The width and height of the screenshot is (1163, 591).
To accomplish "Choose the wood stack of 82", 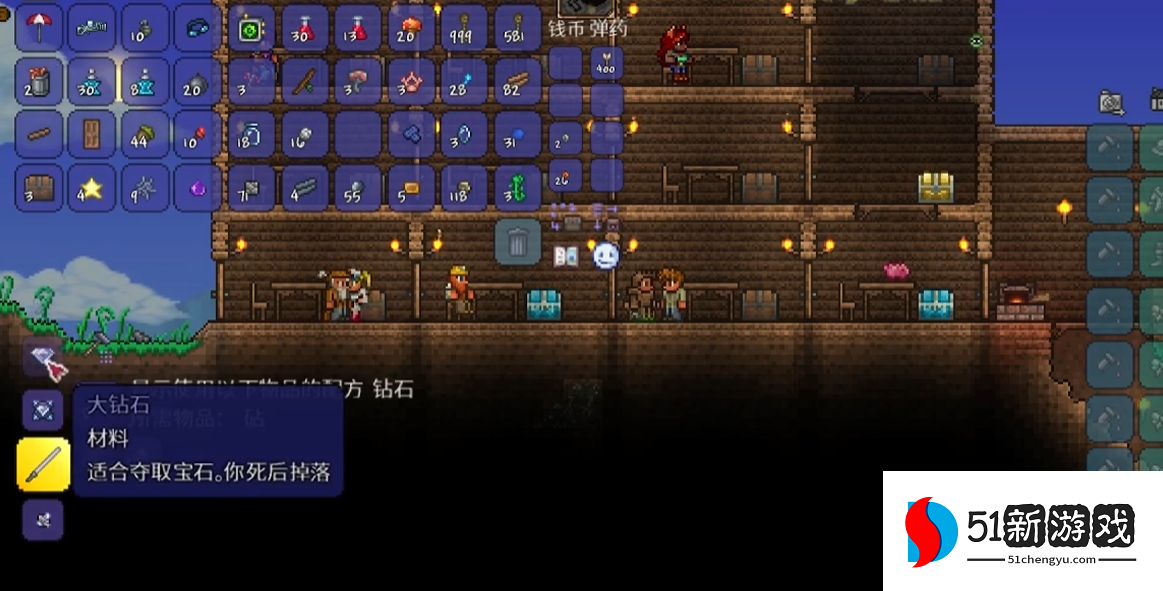I will tap(517, 81).
